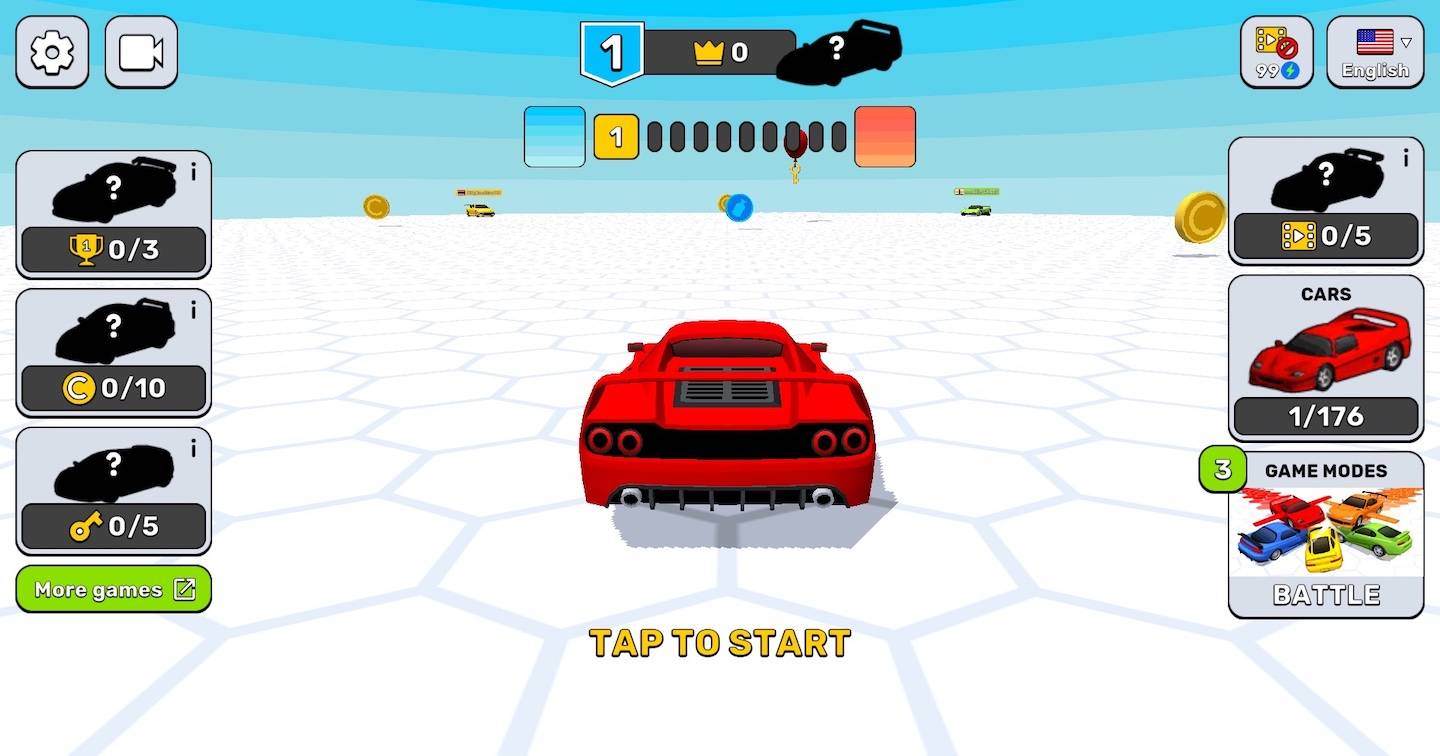The width and height of the screenshot is (1440, 756).
Task: Select the coin 0/10 locked car card
Action: [113, 352]
